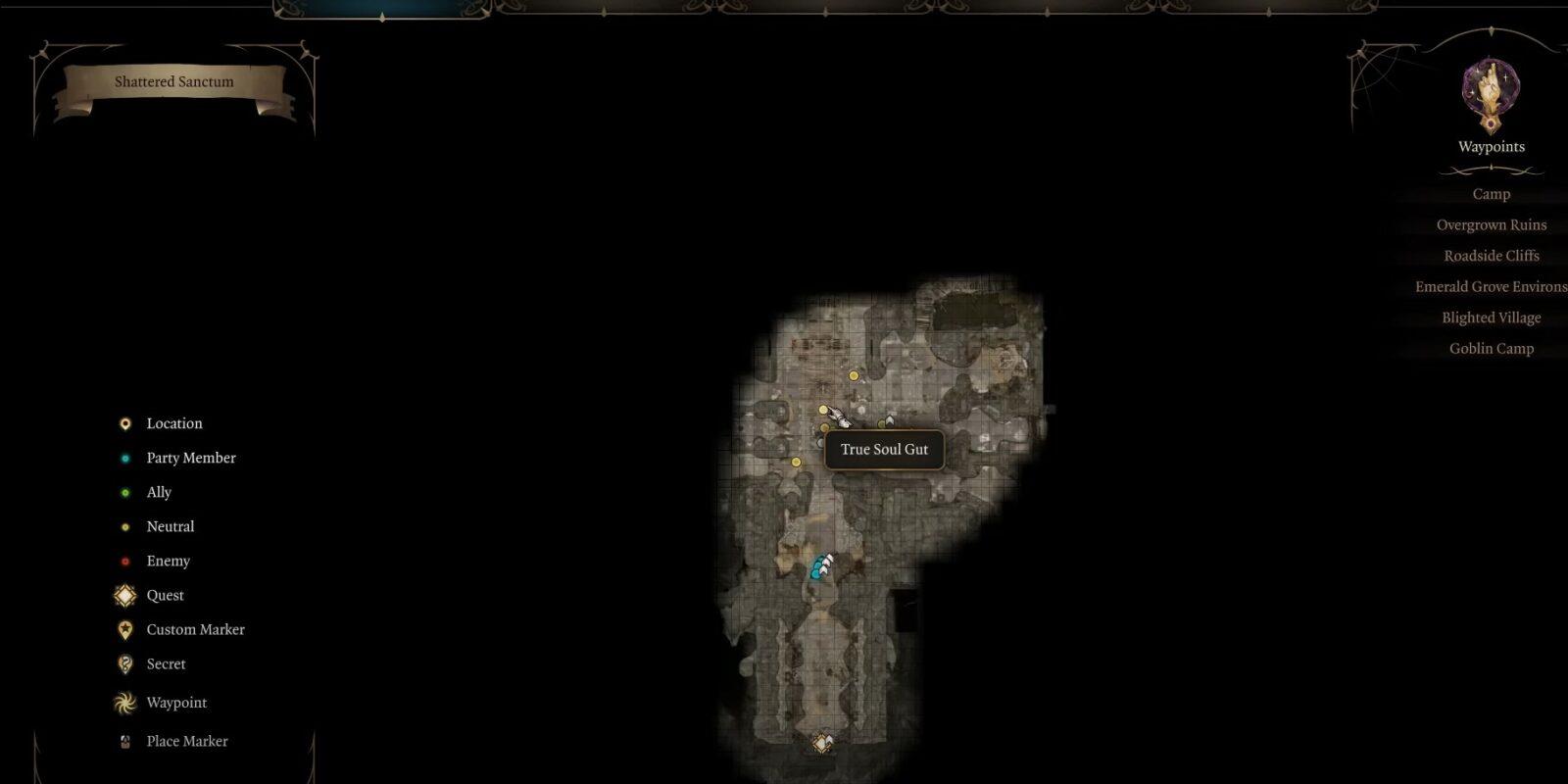The width and height of the screenshot is (1568, 784).
Task: Toggle the Waypoint legend entry
Action: 176,703
